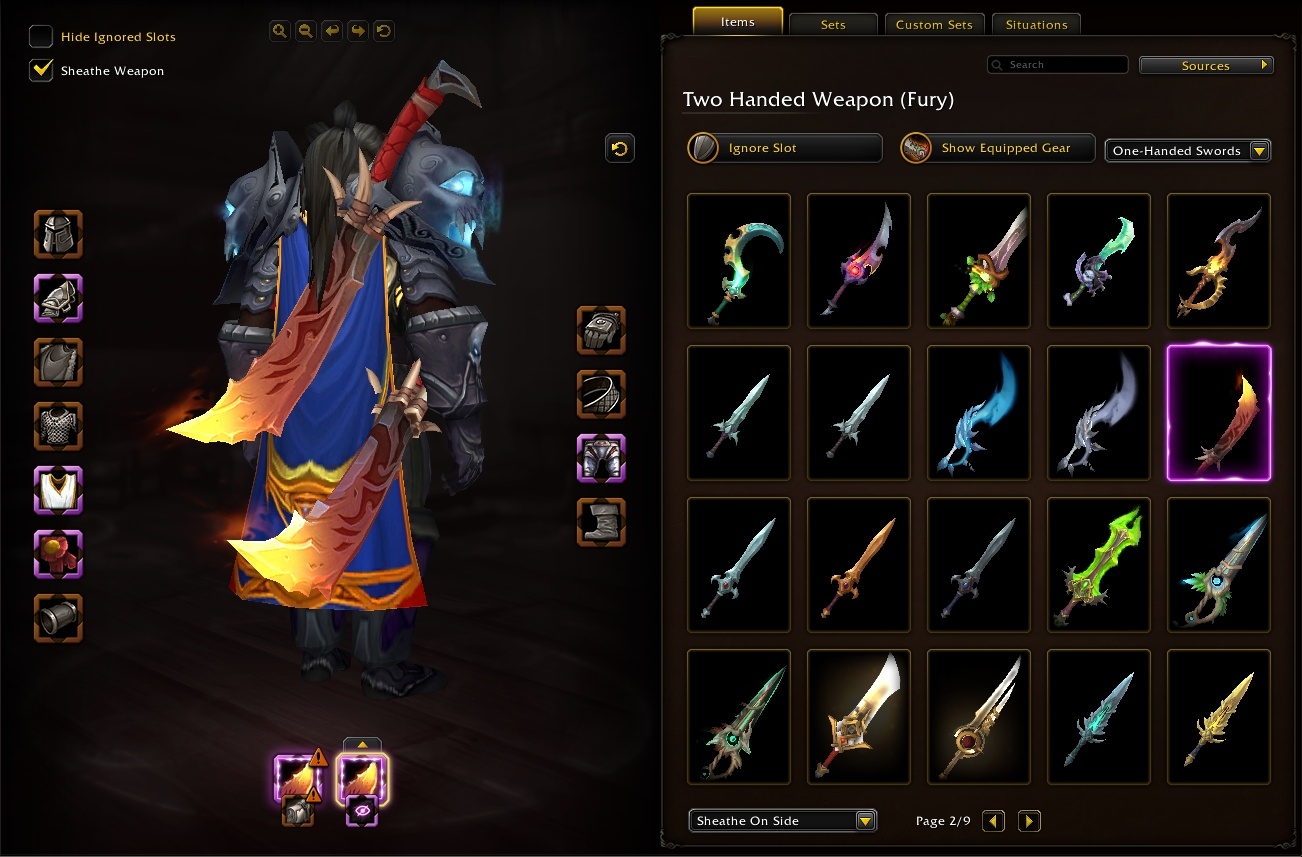Pick the teal sickle blade appearance
The width and height of the screenshot is (1302, 857).
[739, 261]
